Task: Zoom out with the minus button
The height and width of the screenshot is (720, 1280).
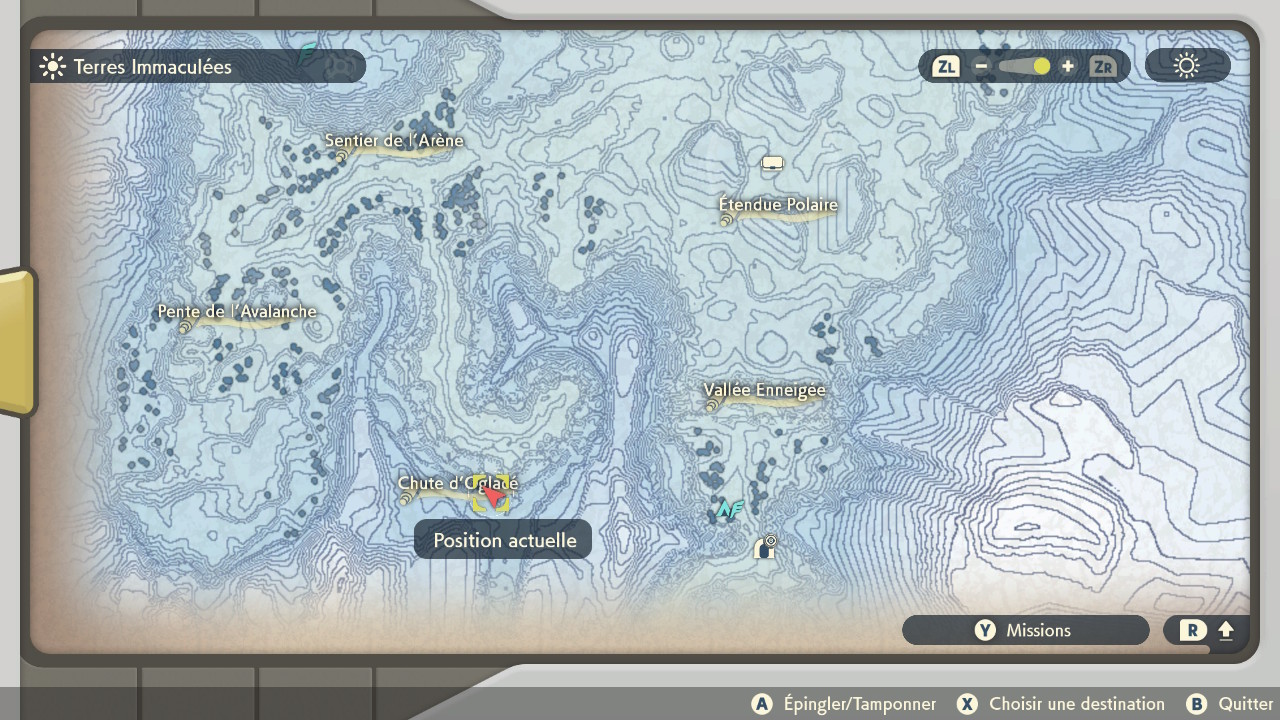Action: click(x=981, y=67)
